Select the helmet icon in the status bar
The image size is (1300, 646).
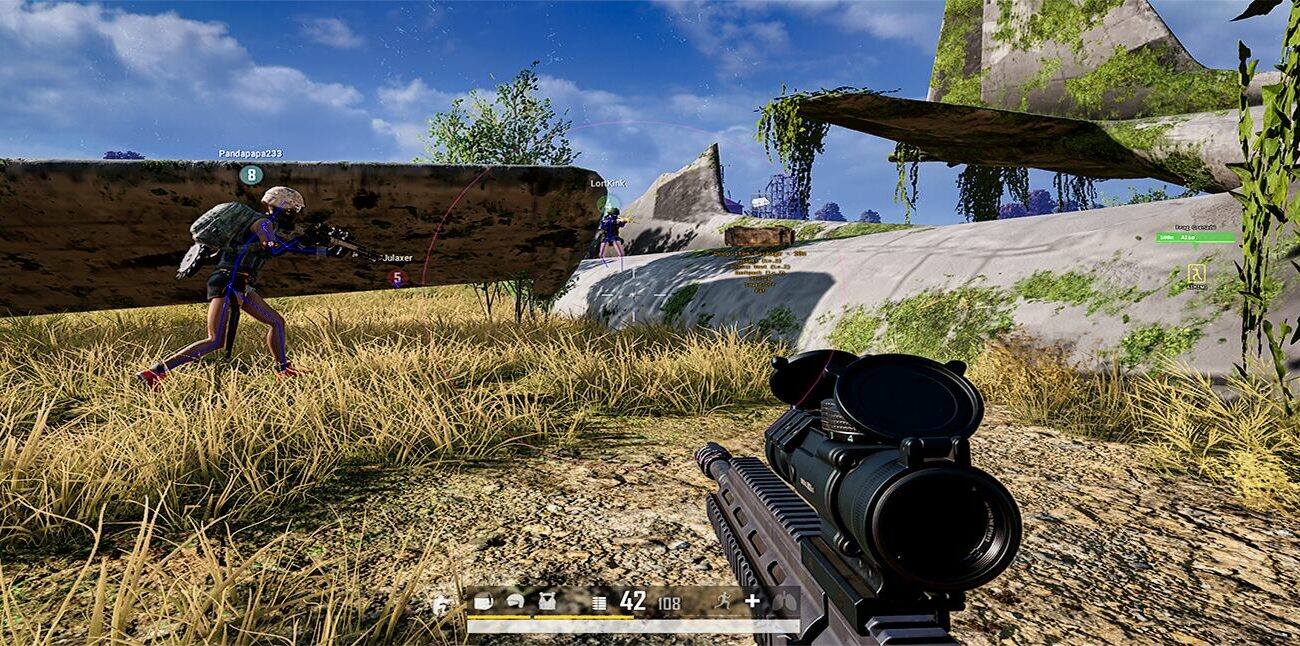[515, 601]
